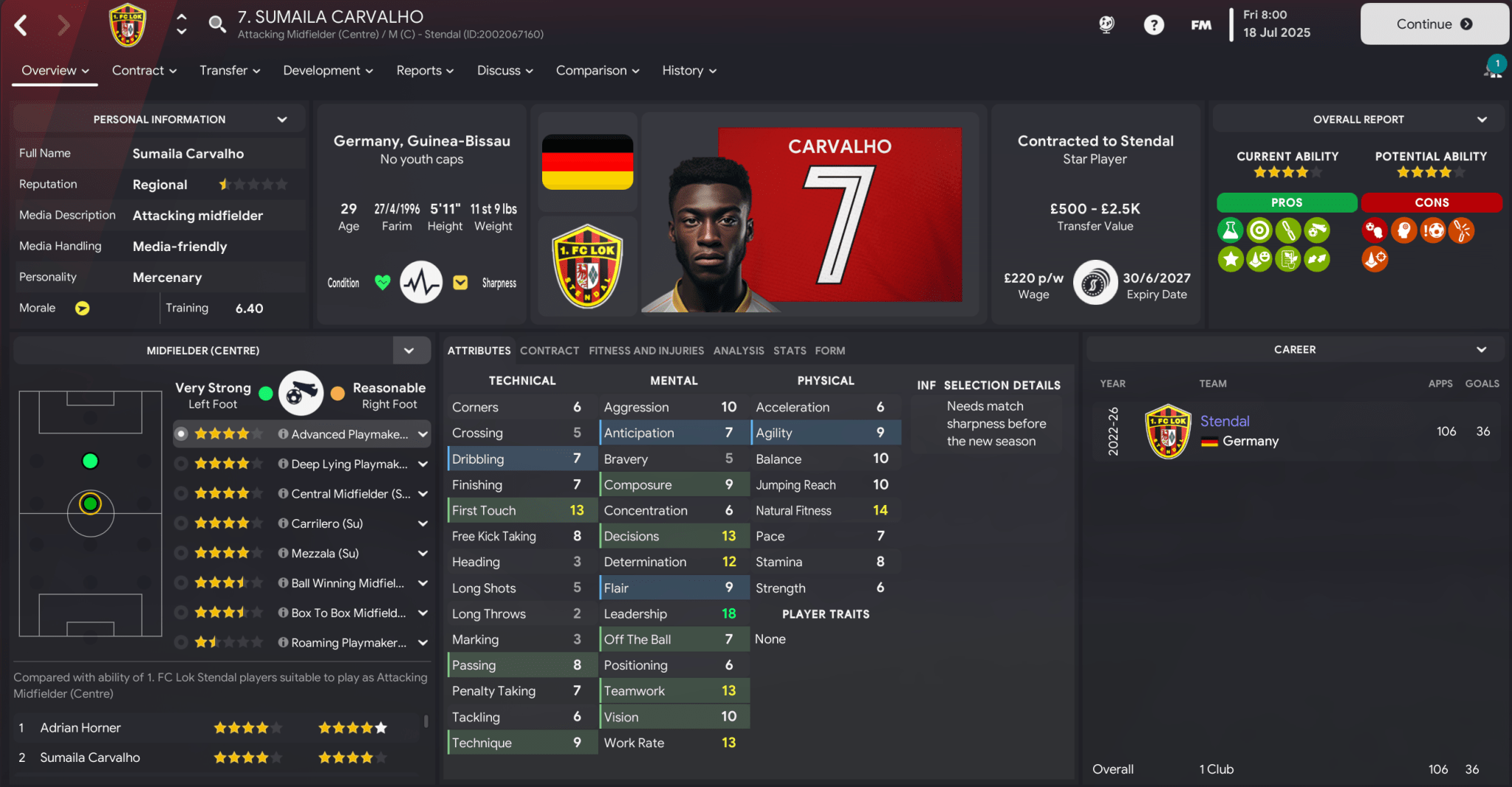Open player search magnifying glass

[218, 23]
